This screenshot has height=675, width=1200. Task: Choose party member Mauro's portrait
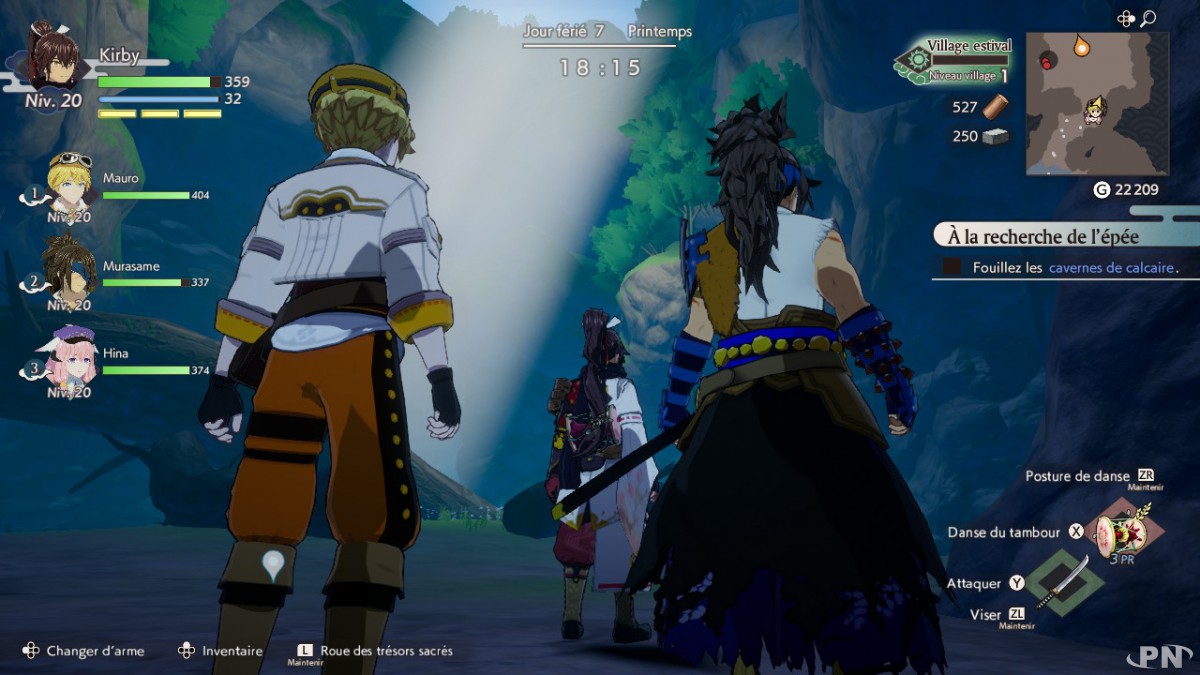click(70, 181)
